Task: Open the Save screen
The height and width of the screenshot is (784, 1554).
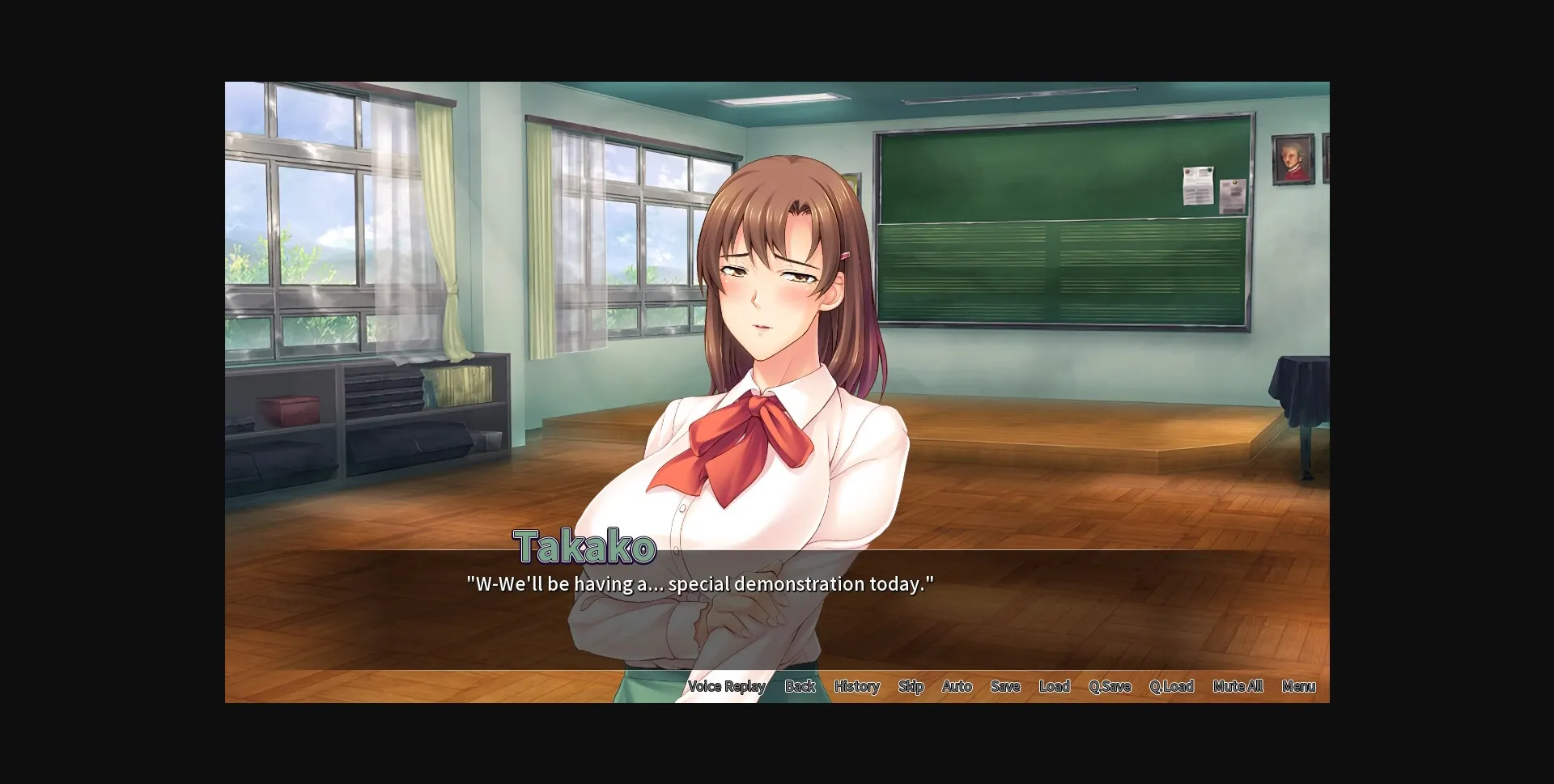Action: pos(1004,686)
